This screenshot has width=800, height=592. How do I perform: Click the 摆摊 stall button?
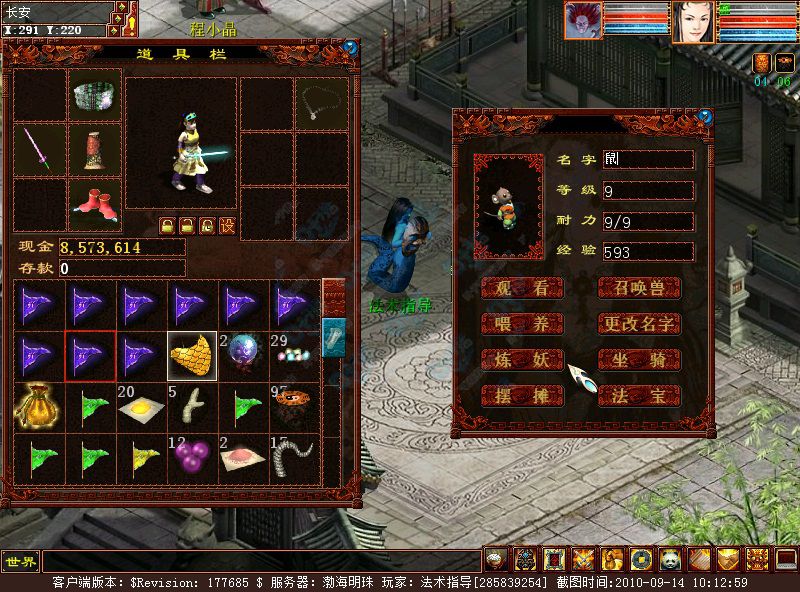pyautogui.click(x=522, y=396)
